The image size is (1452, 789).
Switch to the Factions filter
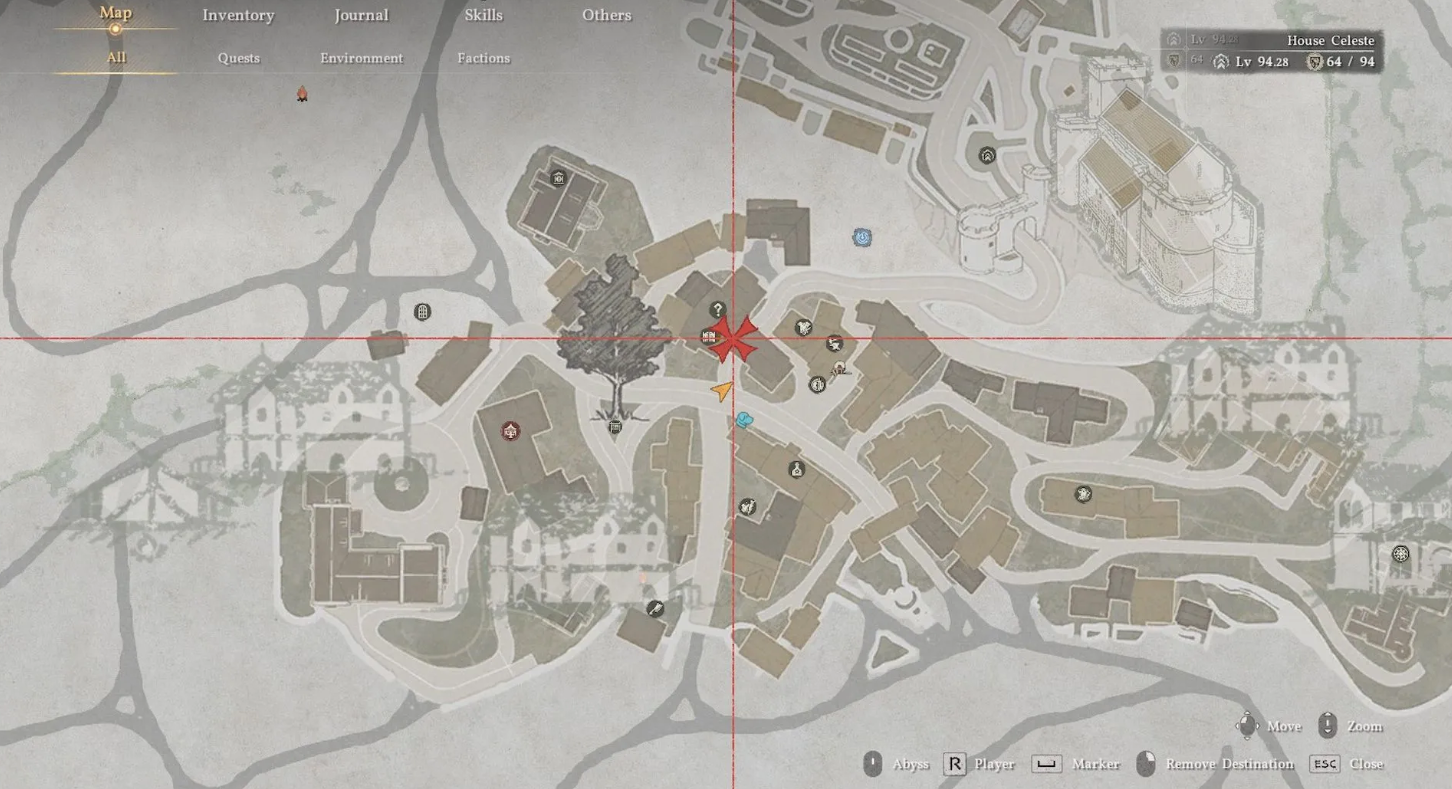coord(484,58)
